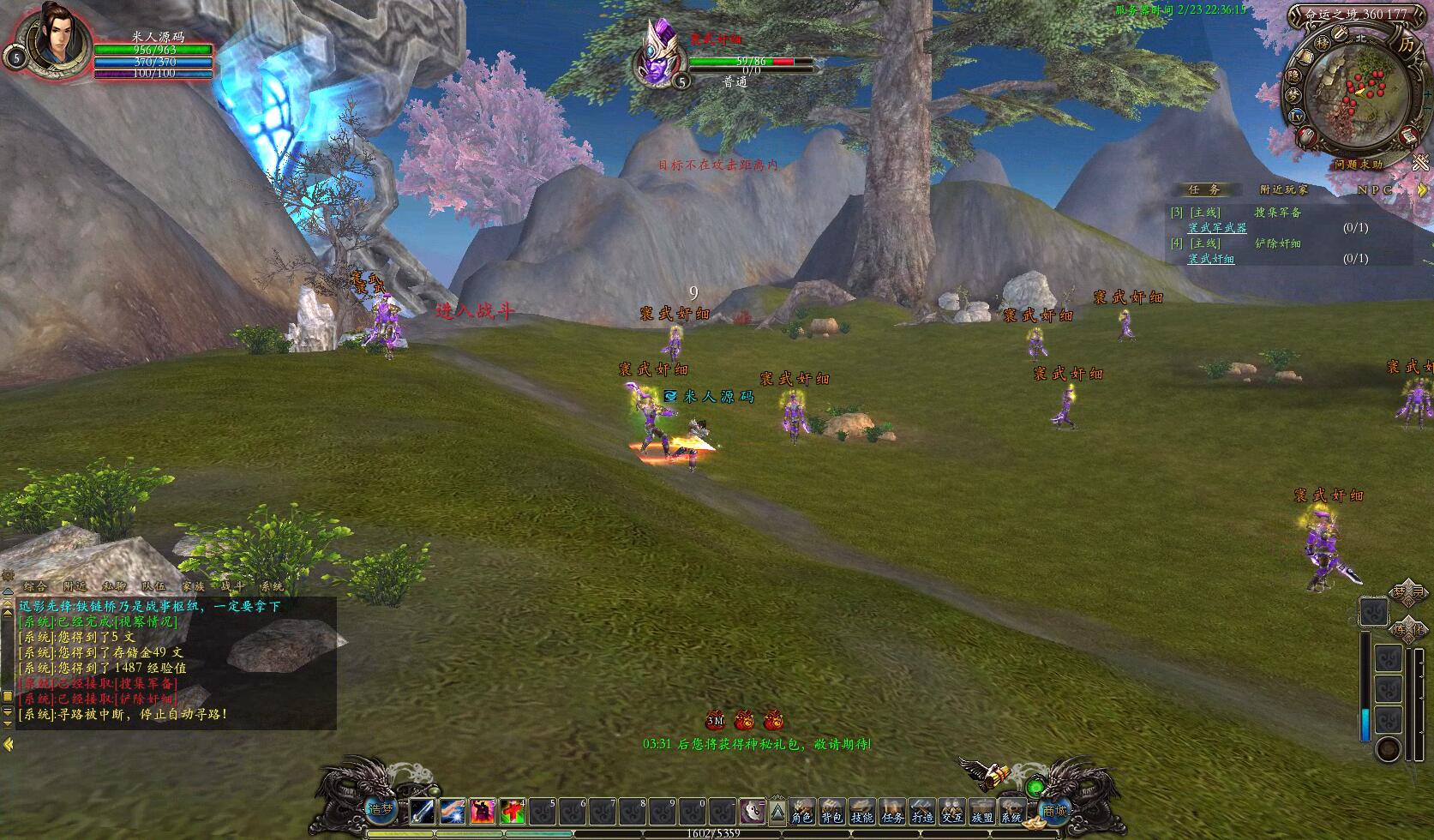The height and width of the screenshot is (840, 1434).
Task: Open the 历 calendar button
Action: pyautogui.click(x=1406, y=43)
